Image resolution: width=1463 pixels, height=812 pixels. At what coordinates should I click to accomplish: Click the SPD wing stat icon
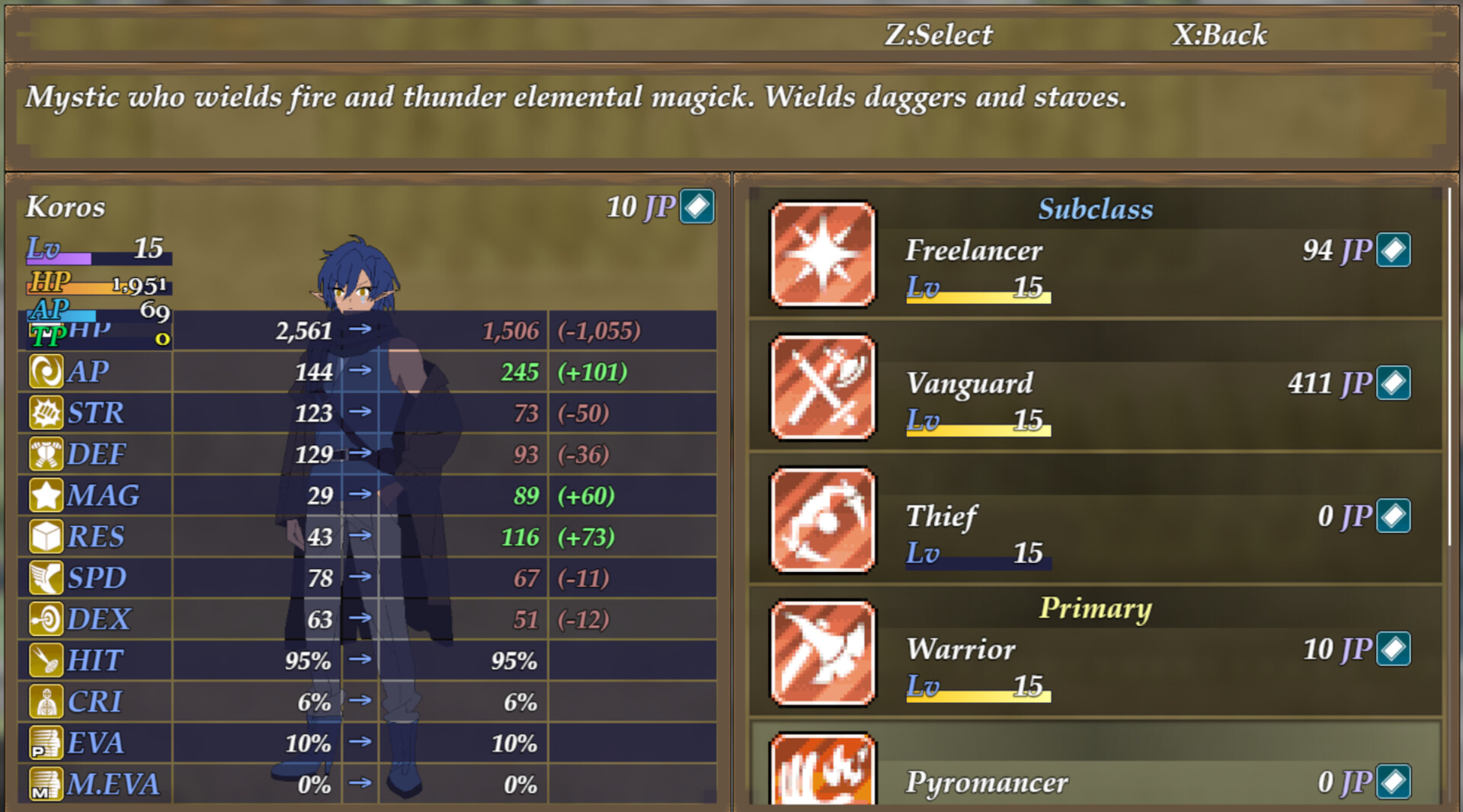(48, 577)
